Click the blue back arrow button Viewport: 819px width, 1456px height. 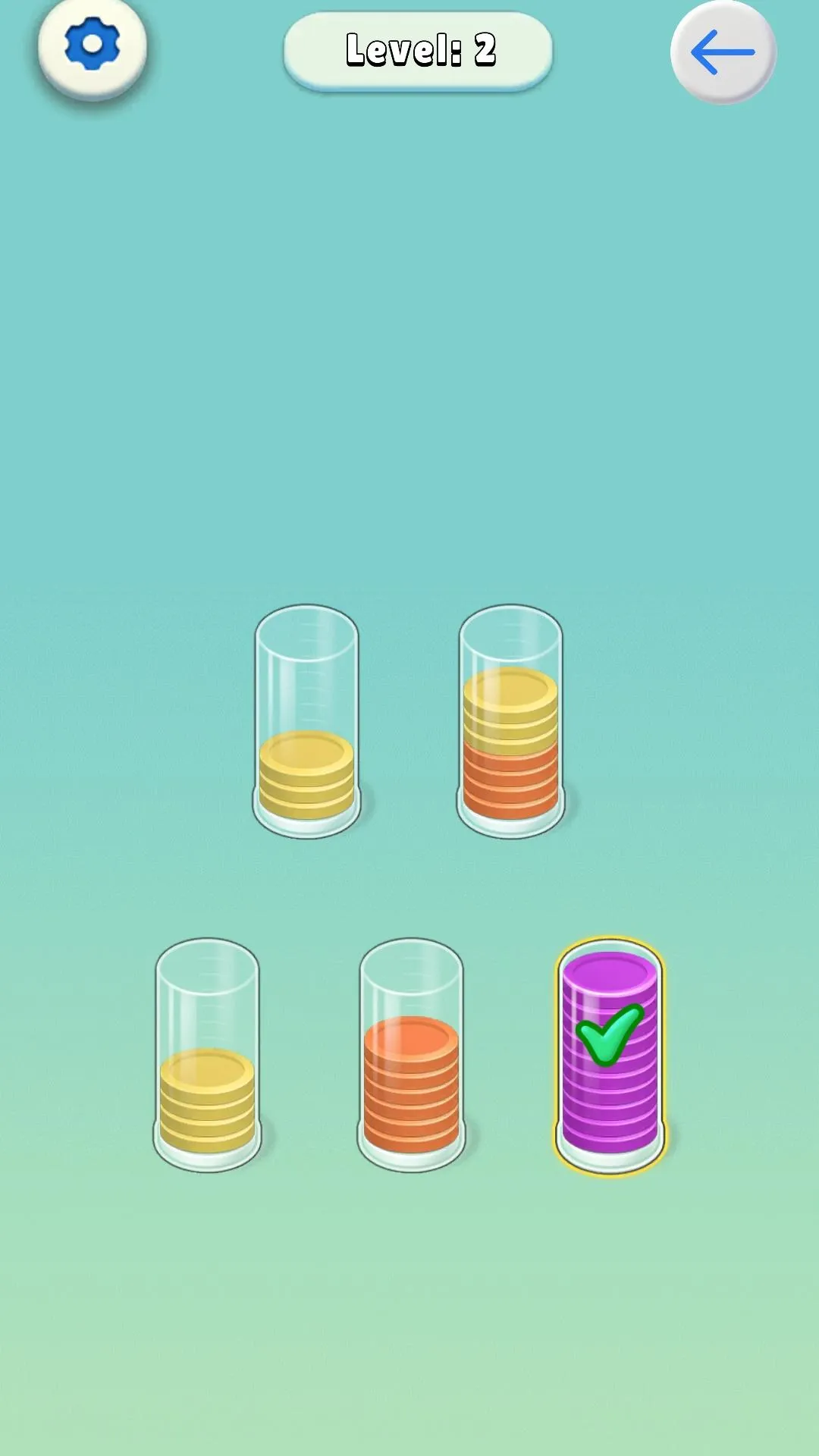click(723, 52)
